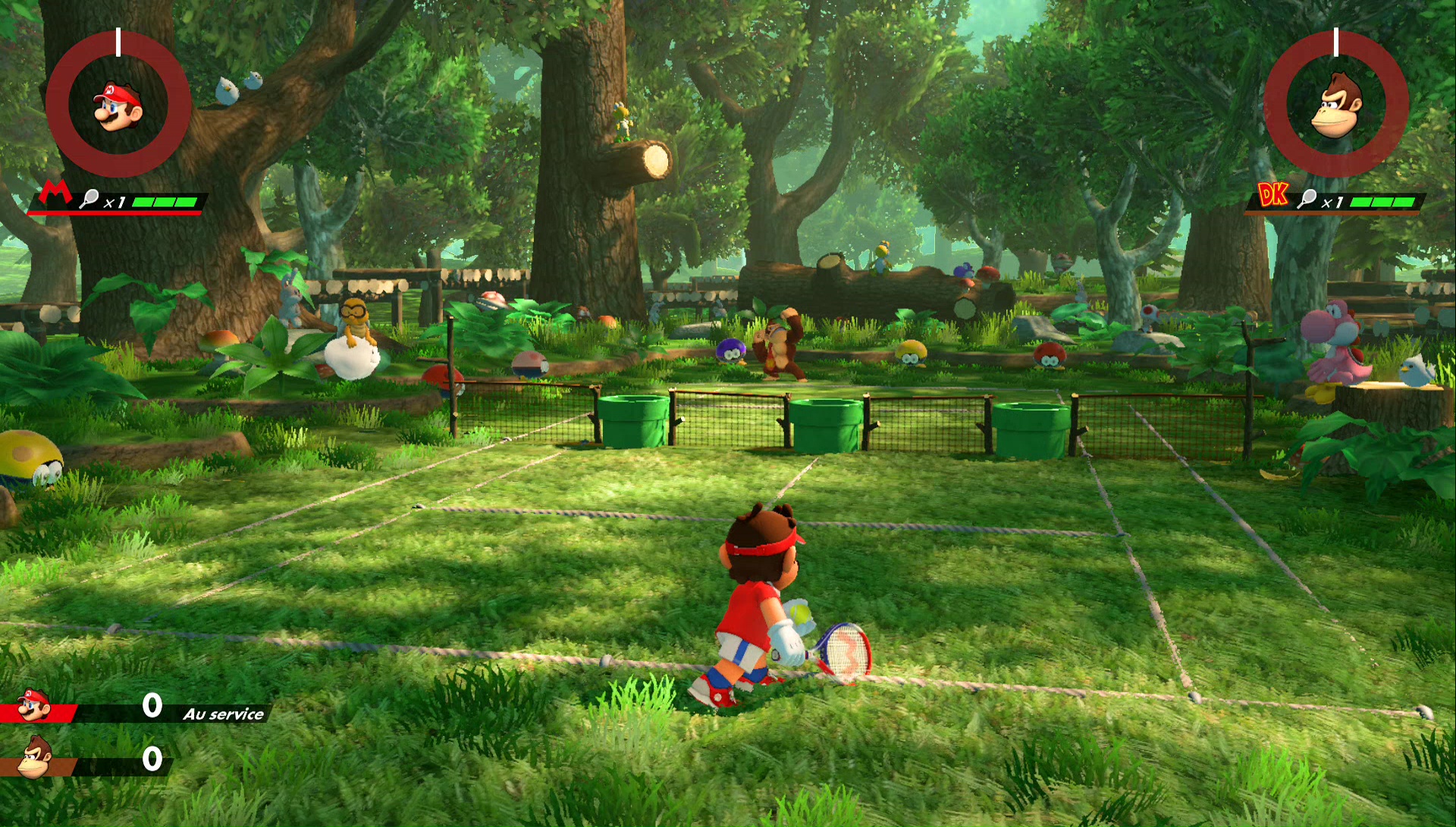Viewport: 1456px width, 827px height.
Task: Select Mario's racket count icon
Action: click(x=89, y=200)
